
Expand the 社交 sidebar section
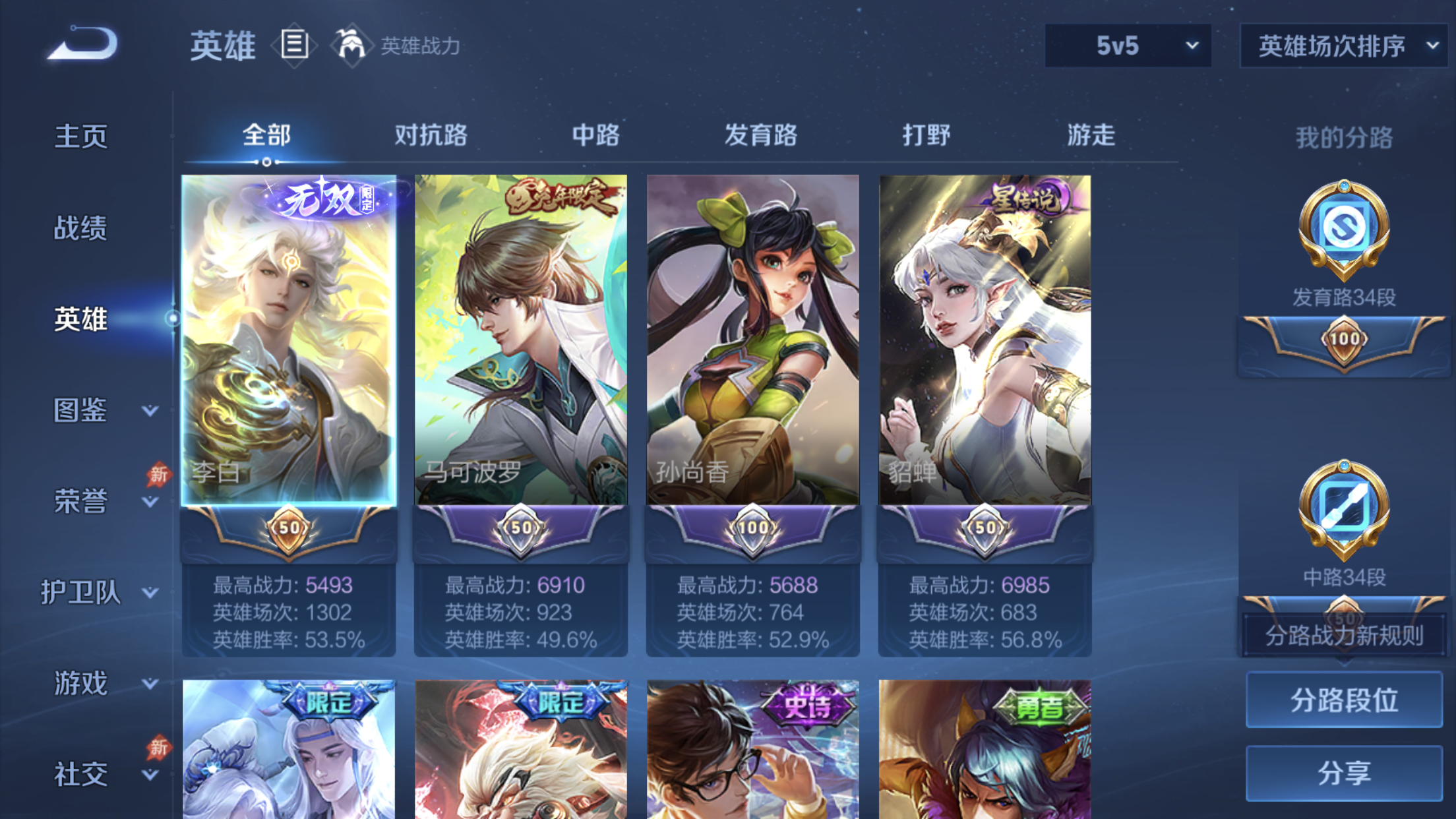[80, 773]
